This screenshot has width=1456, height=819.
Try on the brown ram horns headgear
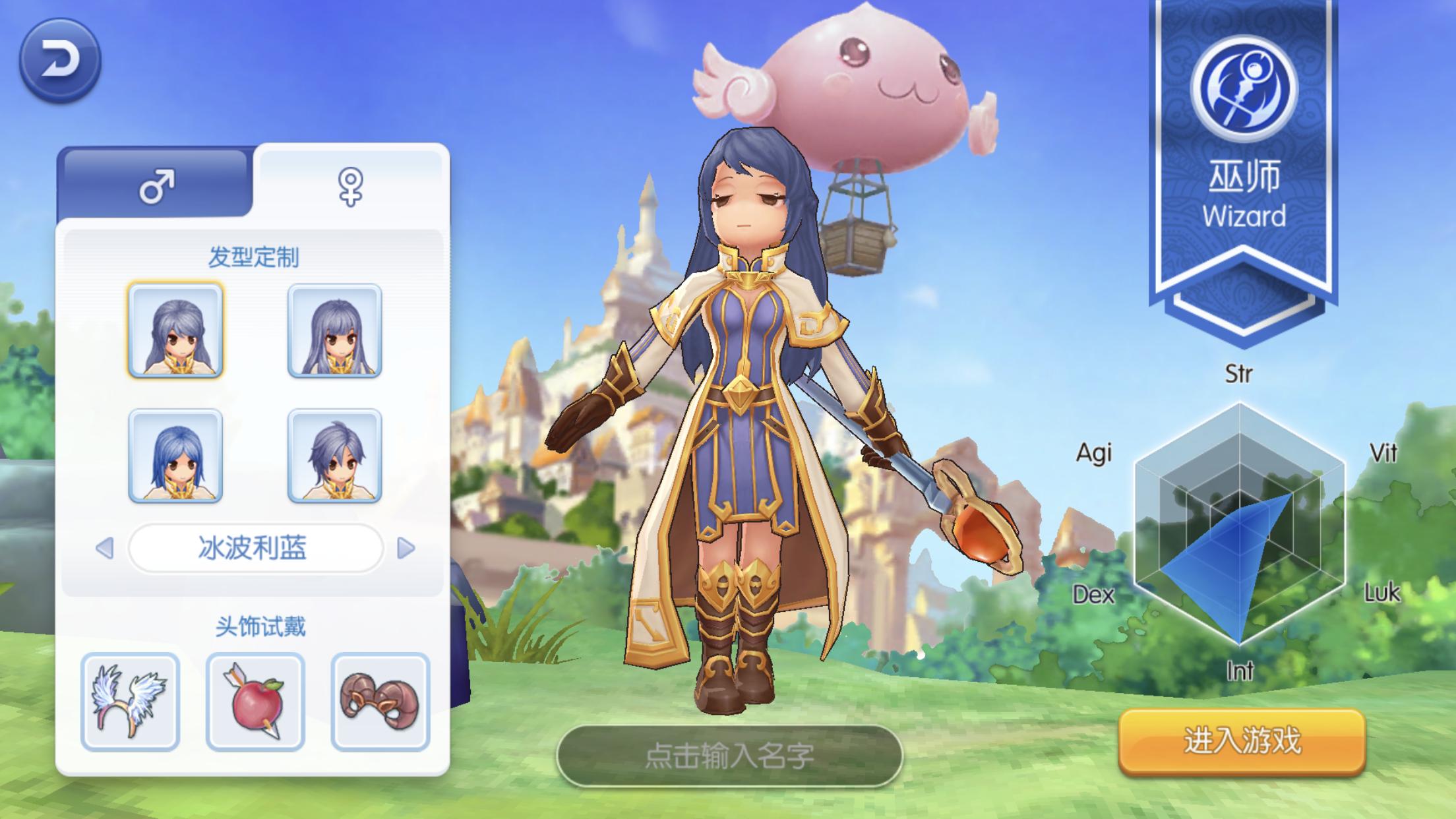coord(380,702)
